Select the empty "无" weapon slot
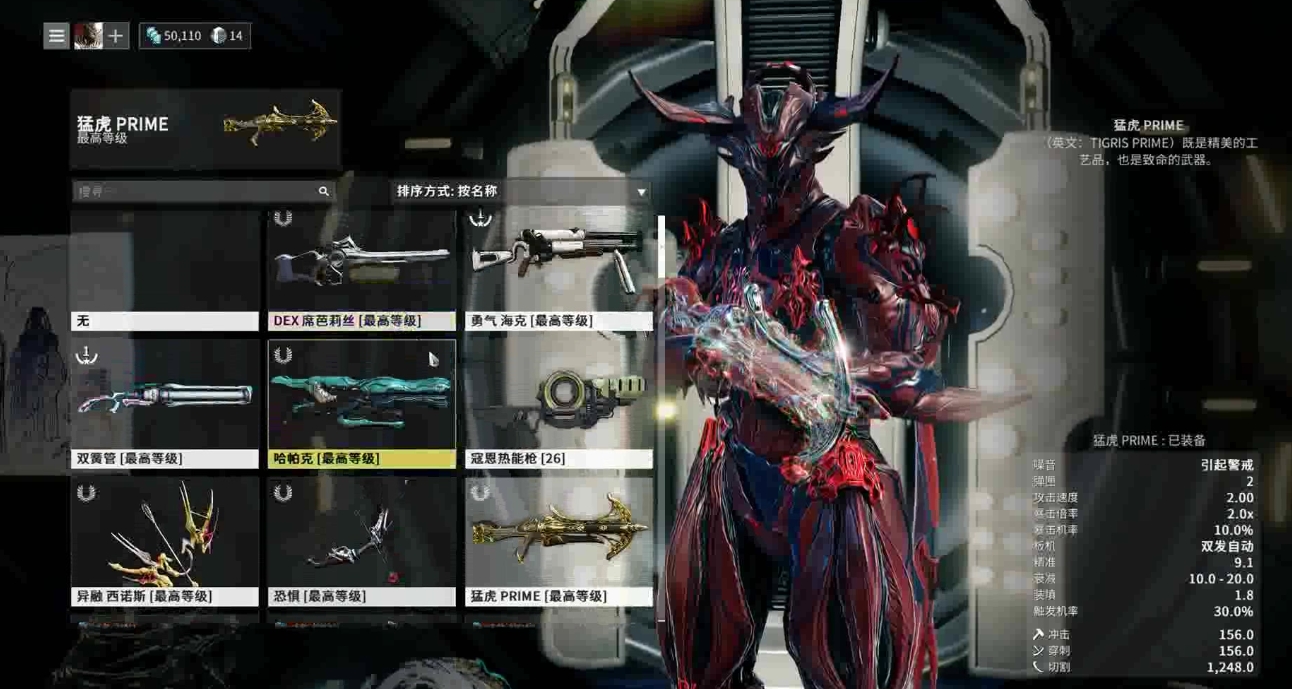 165,270
